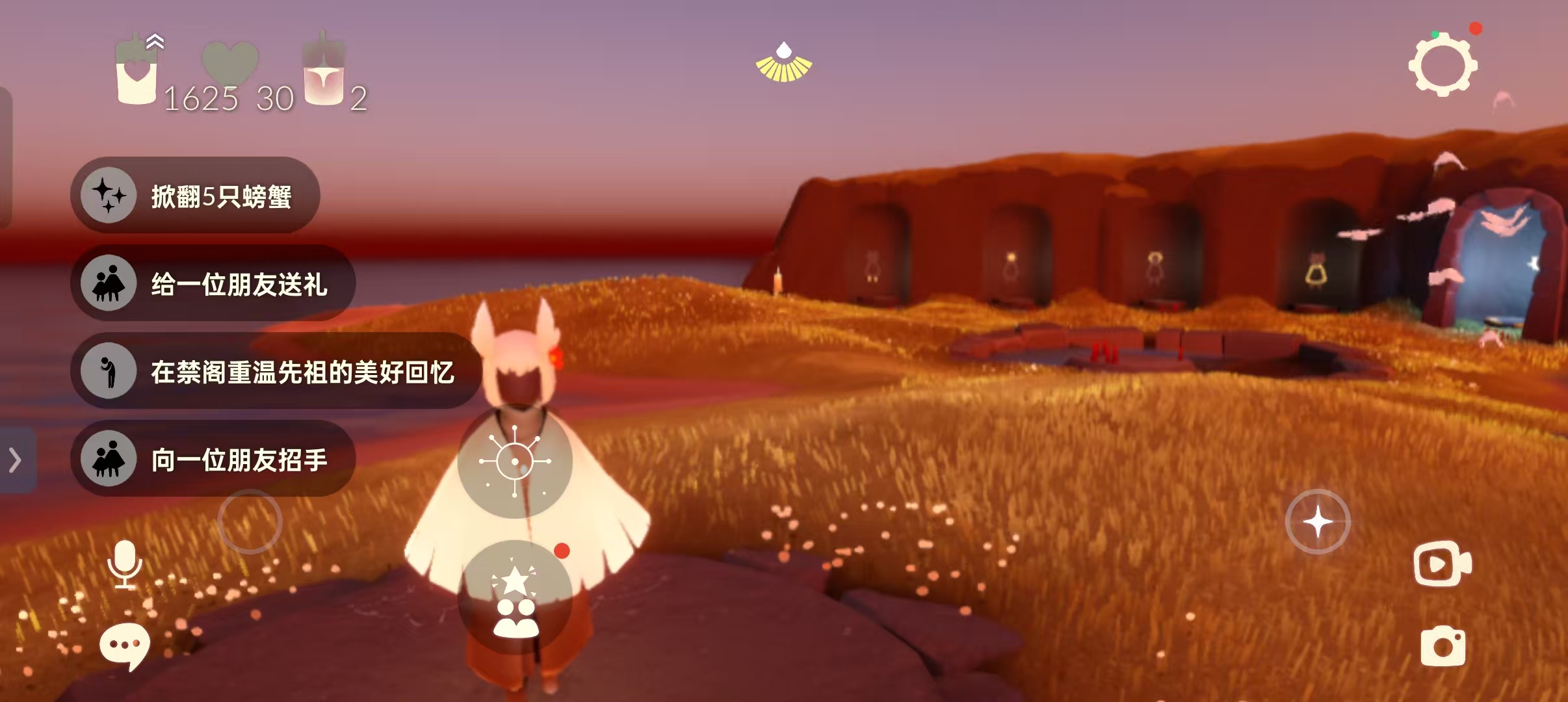
Task: Open the emote wheel radial button
Action: 515,461
